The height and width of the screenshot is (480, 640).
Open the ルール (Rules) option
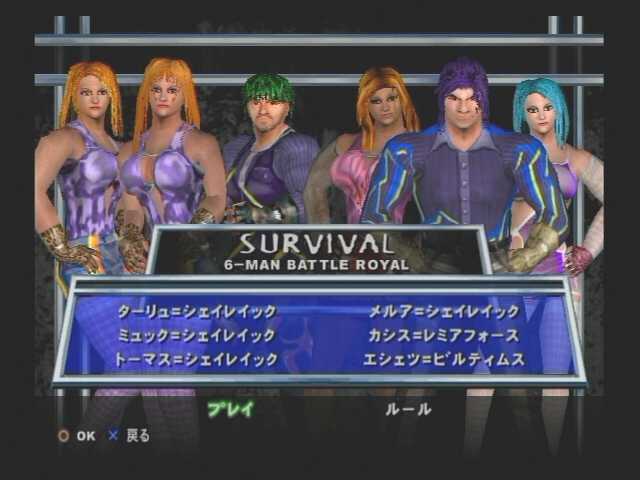point(408,408)
